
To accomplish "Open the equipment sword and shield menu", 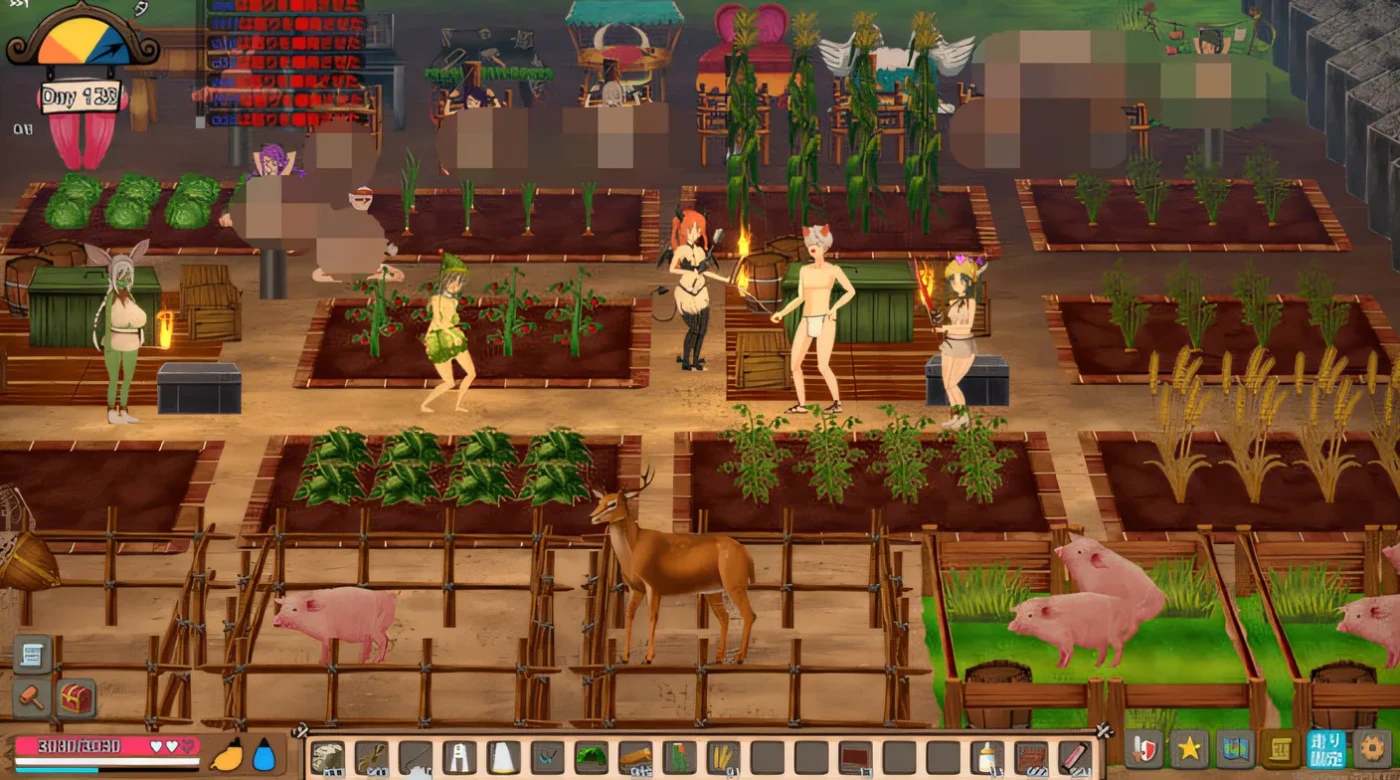I will pyautogui.click(x=1142, y=749).
